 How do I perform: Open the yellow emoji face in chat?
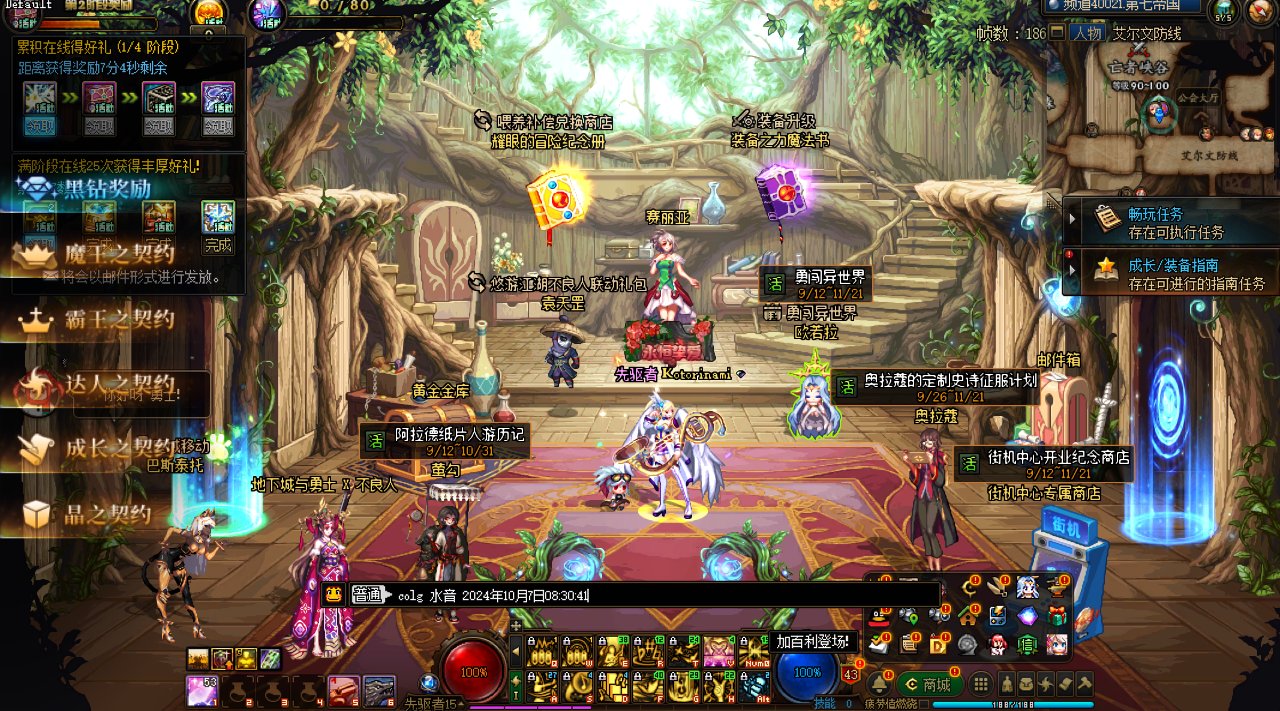[334, 595]
